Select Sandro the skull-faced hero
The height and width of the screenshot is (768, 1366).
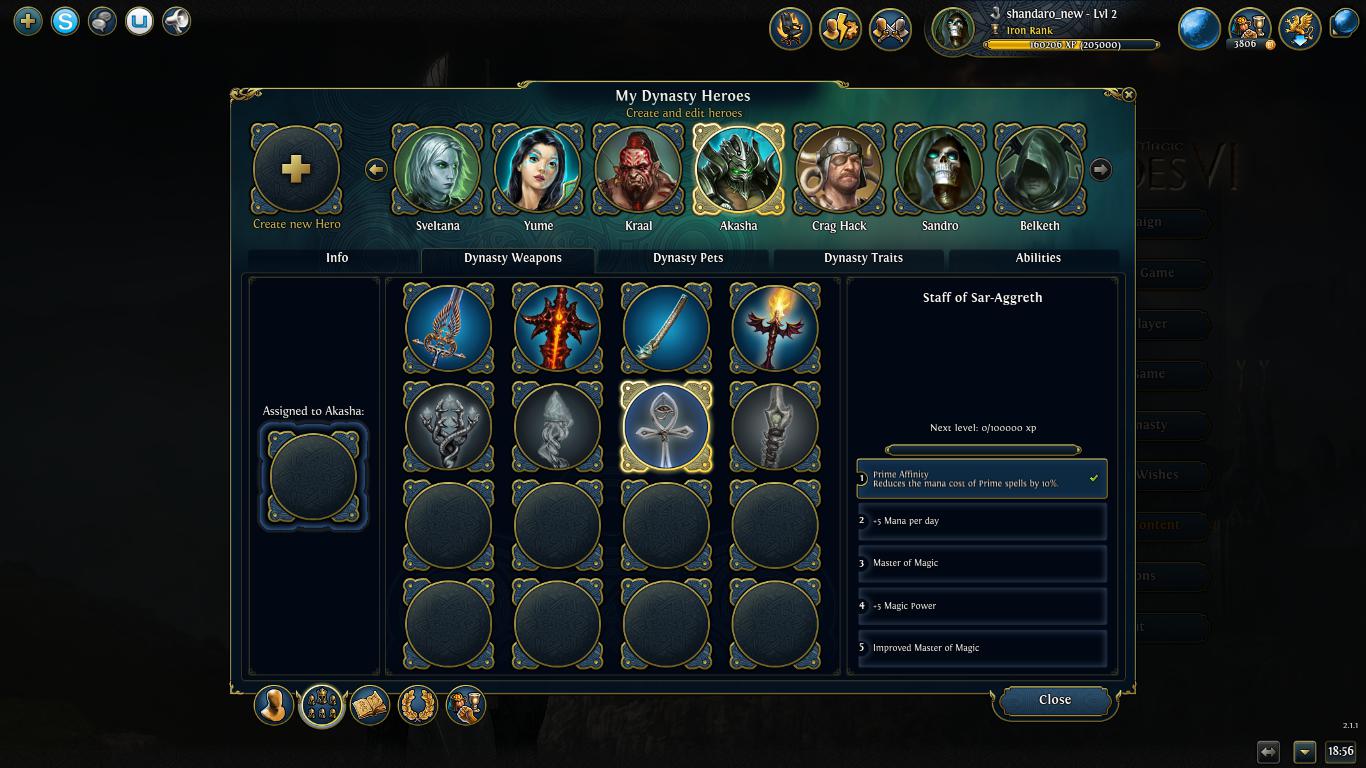click(939, 170)
